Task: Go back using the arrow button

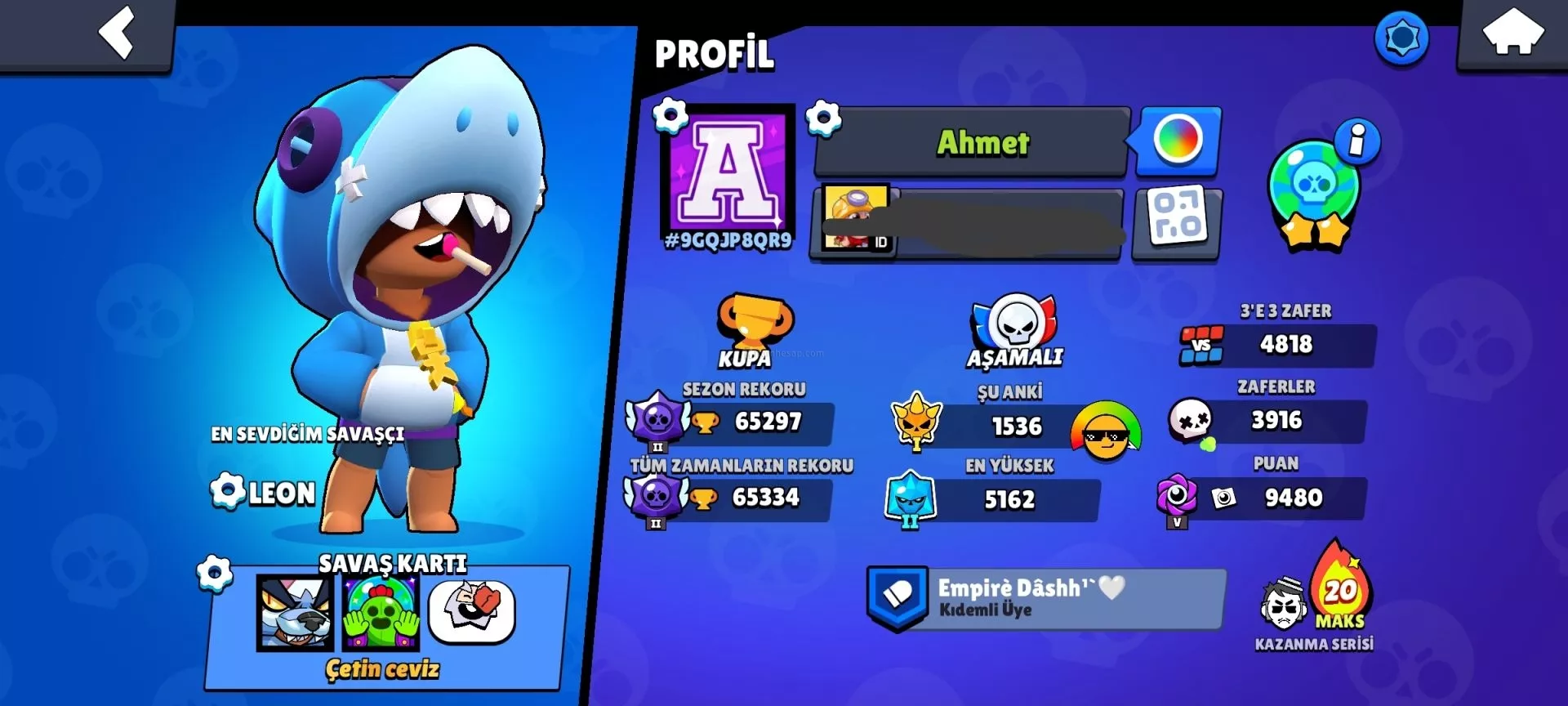Action: [117, 33]
